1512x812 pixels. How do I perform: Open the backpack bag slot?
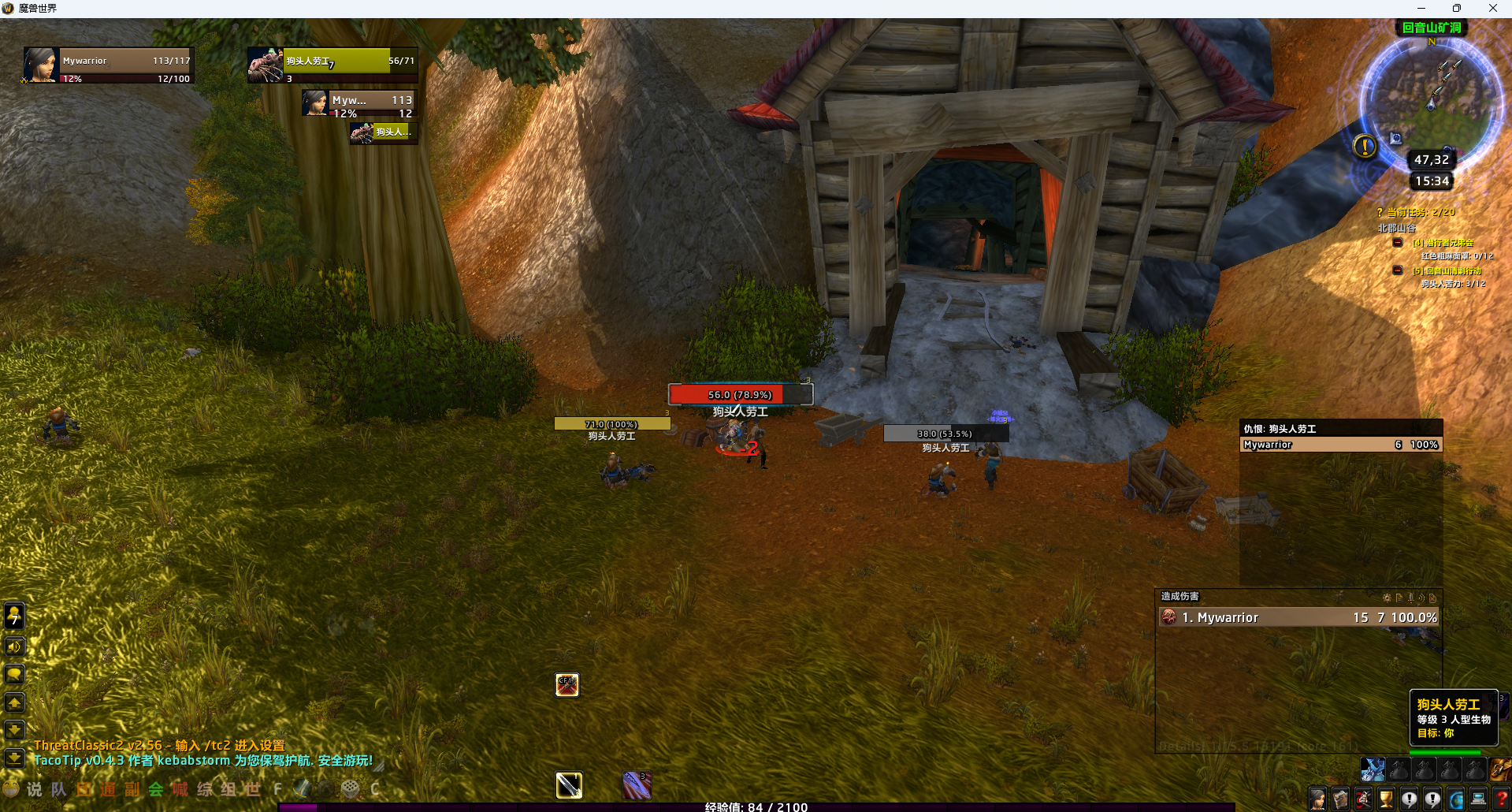(x=1500, y=769)
